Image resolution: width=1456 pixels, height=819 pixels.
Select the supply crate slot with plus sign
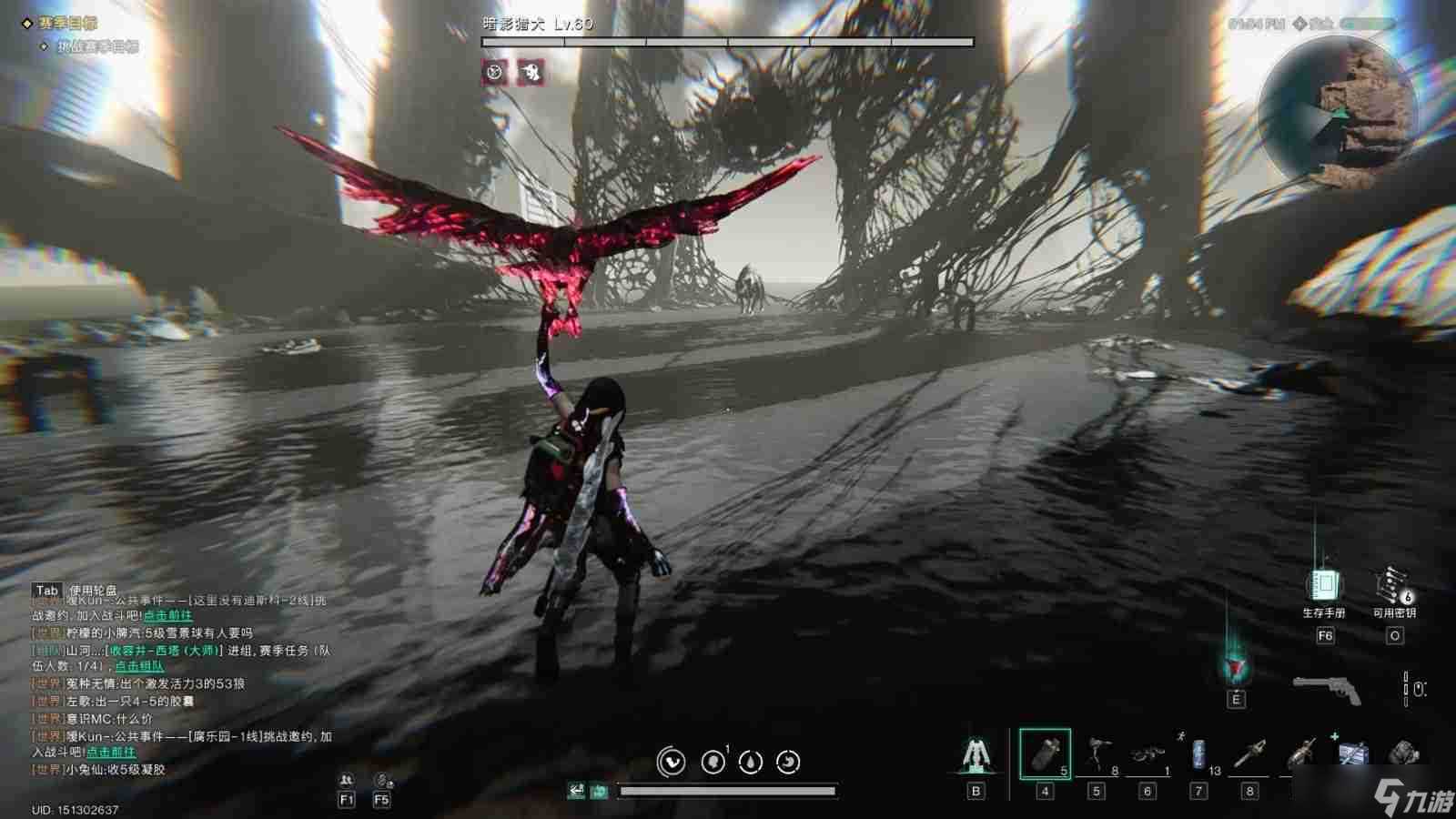[x=1351, y=753]
